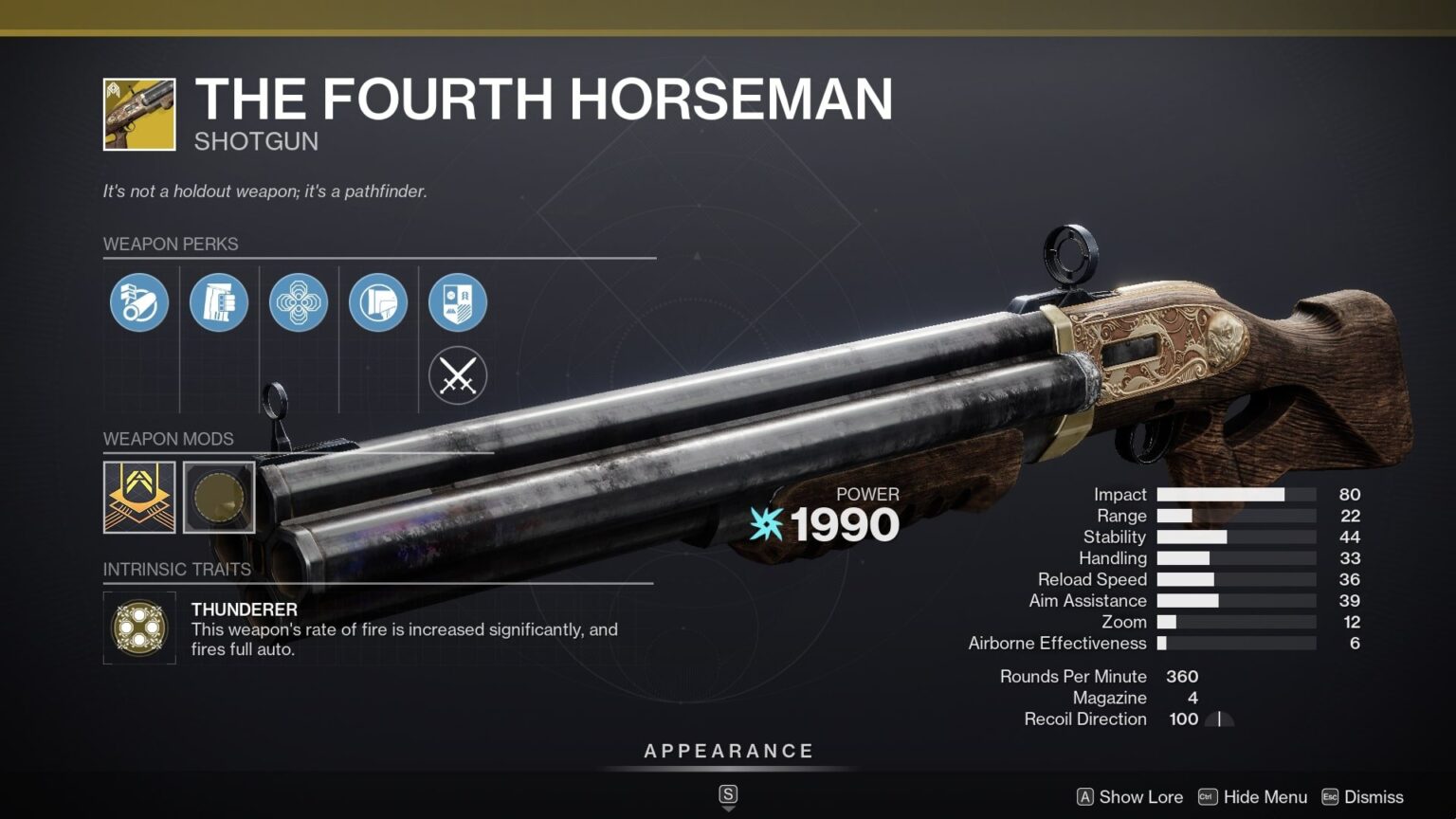The width and height of the screenshot is (1456, 819).
Task: Open the third weapon perk with projectile icon
Action: tap(299, 301)
